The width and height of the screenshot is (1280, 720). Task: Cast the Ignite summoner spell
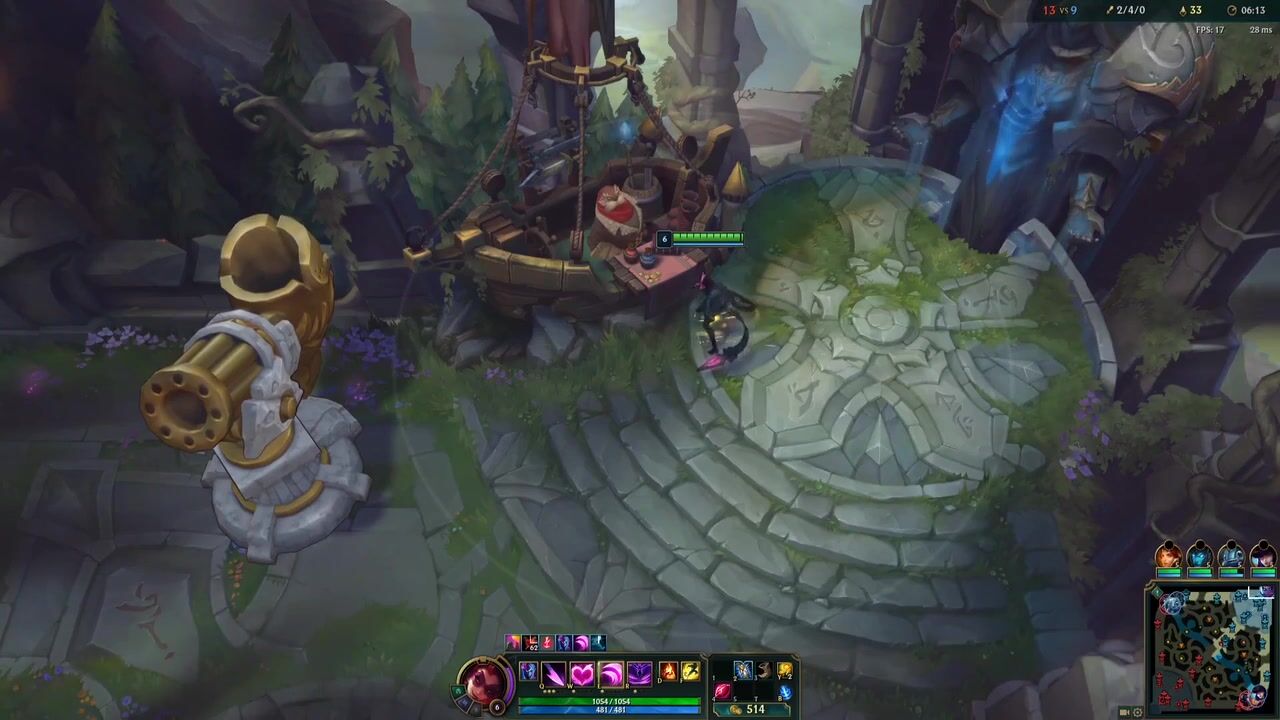pos(669,672)
